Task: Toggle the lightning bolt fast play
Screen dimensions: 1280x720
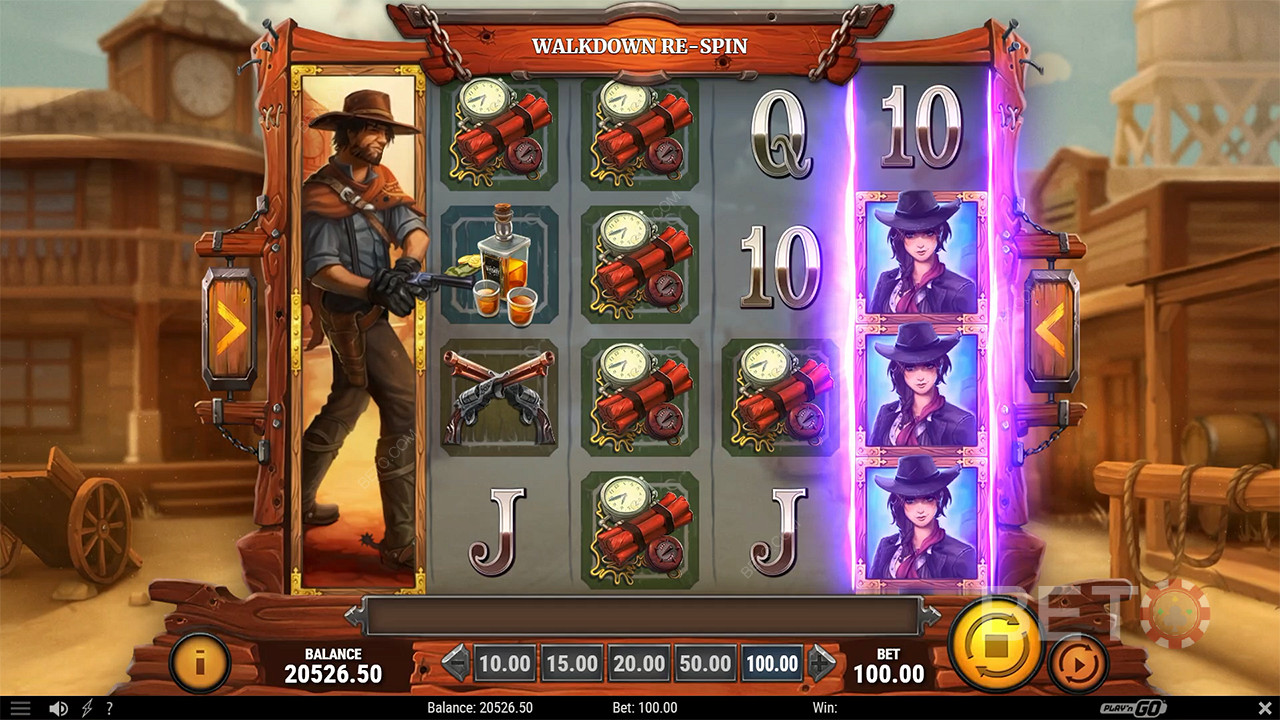Action: point(84,708)
